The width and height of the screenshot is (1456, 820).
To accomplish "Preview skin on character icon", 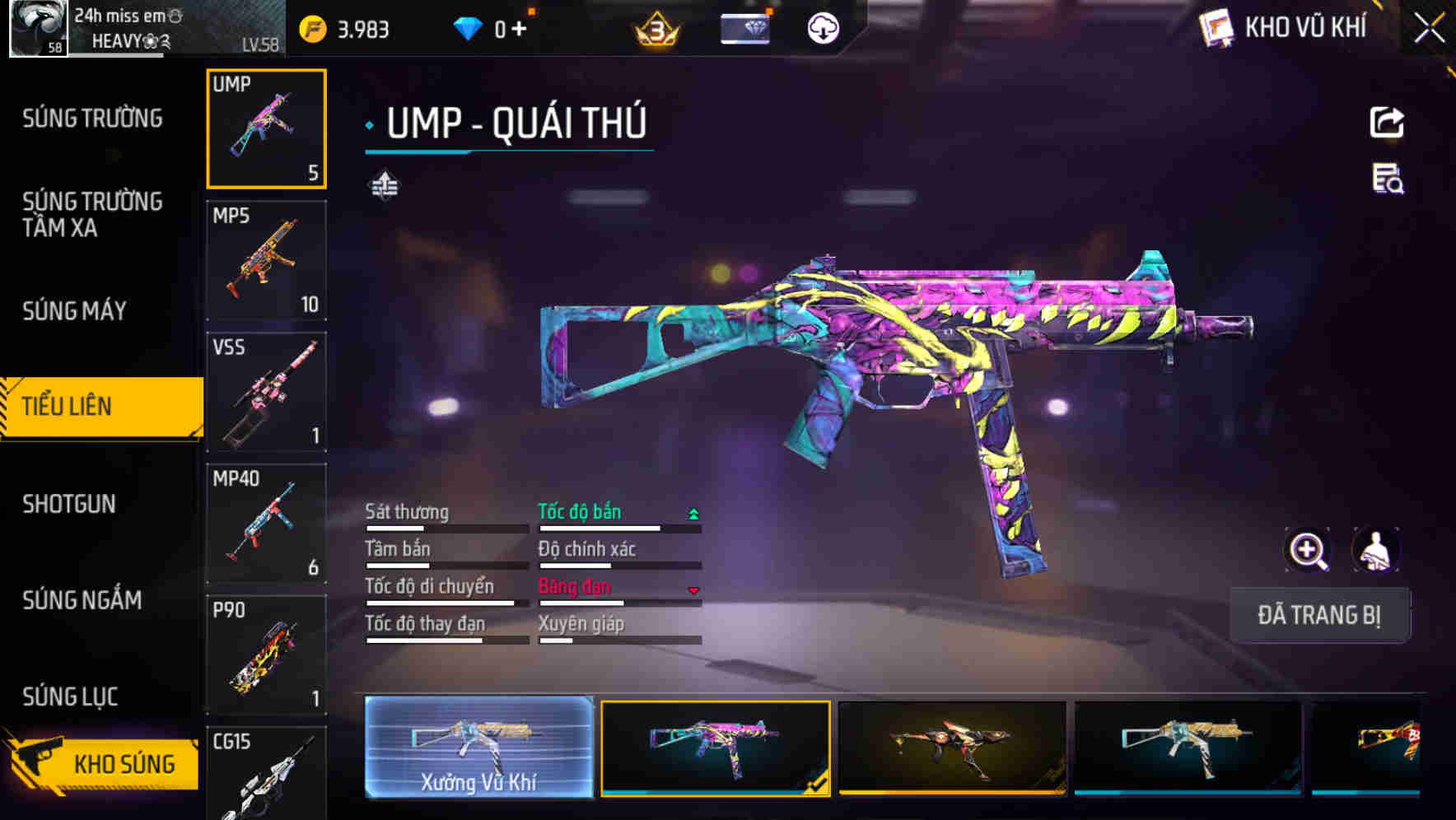I will 1375,551.
